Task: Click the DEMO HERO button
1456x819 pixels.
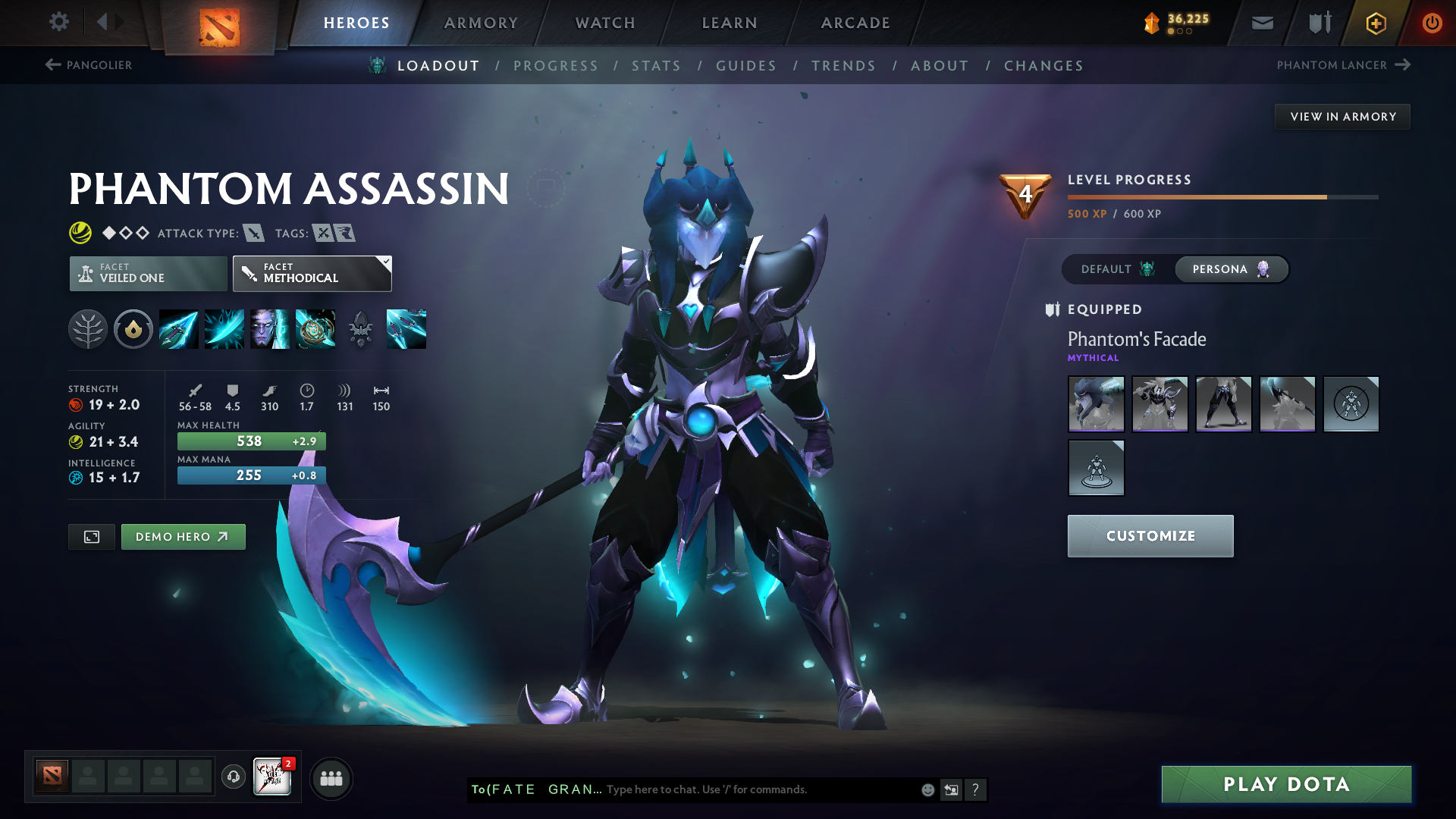Action: (x=183, y=536)
